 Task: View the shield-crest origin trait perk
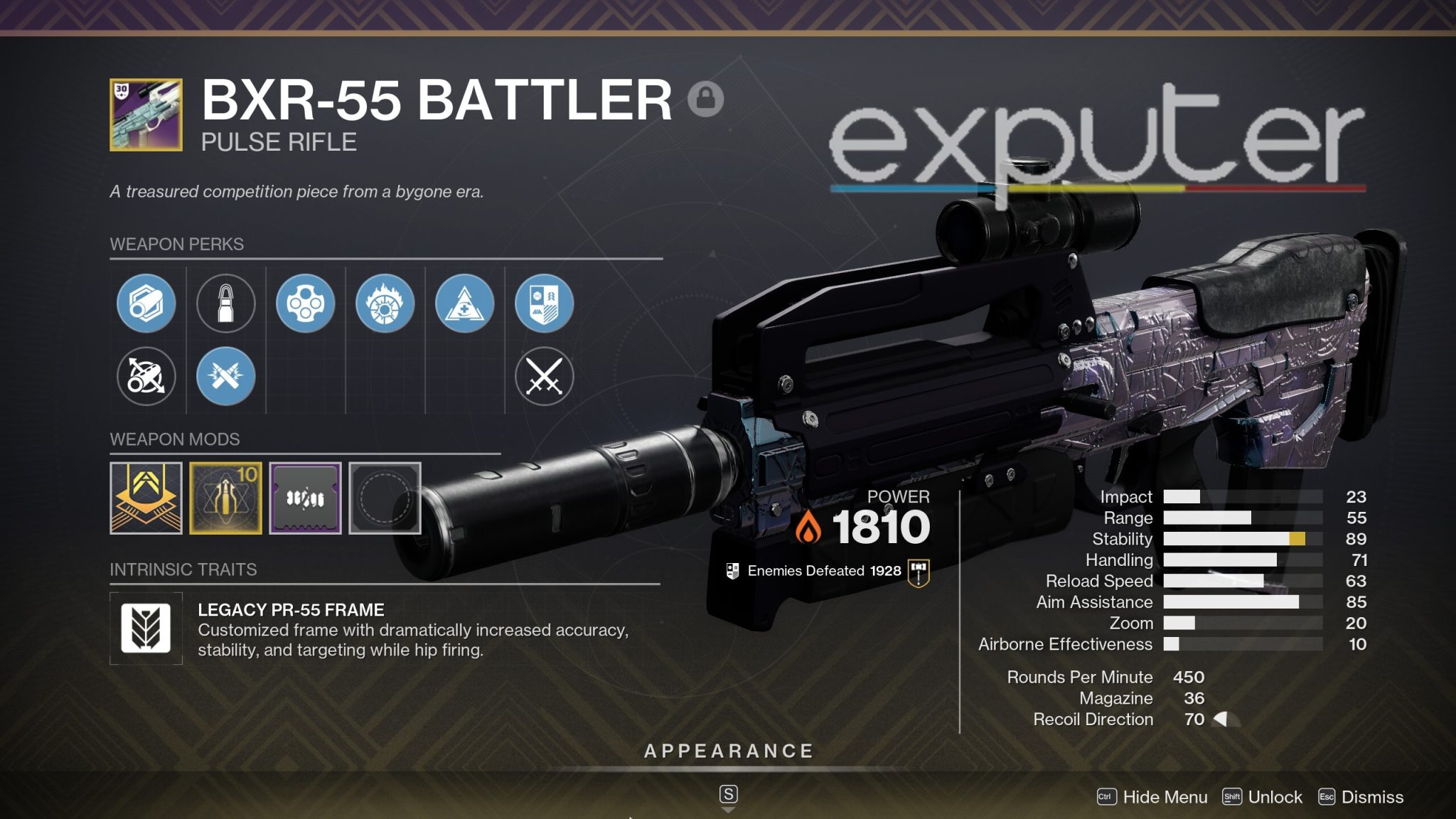pos(544,303)
